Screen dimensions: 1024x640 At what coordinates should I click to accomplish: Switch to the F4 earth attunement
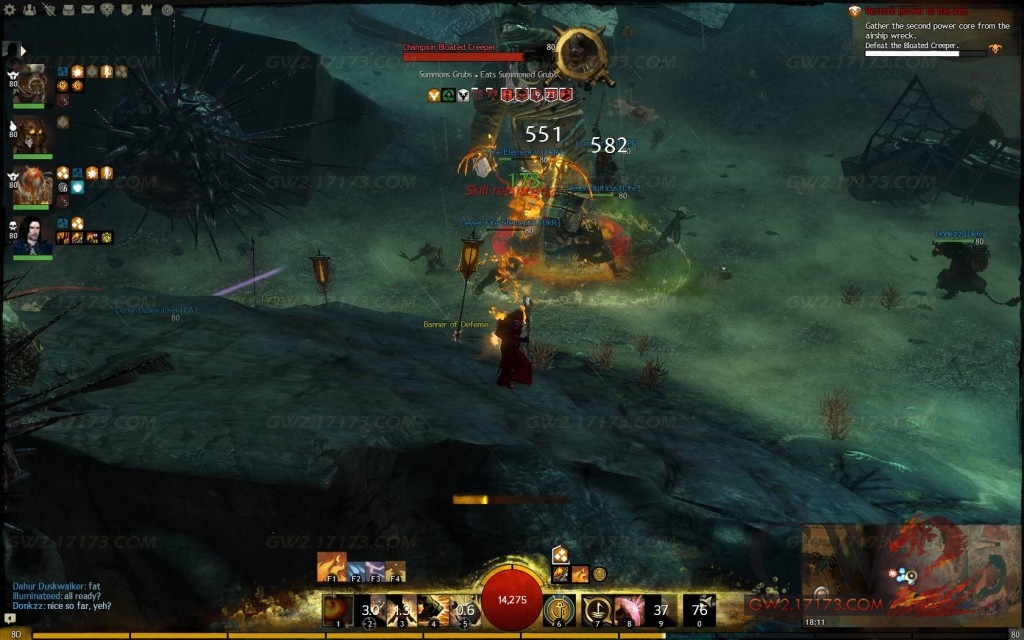[396, 571]
